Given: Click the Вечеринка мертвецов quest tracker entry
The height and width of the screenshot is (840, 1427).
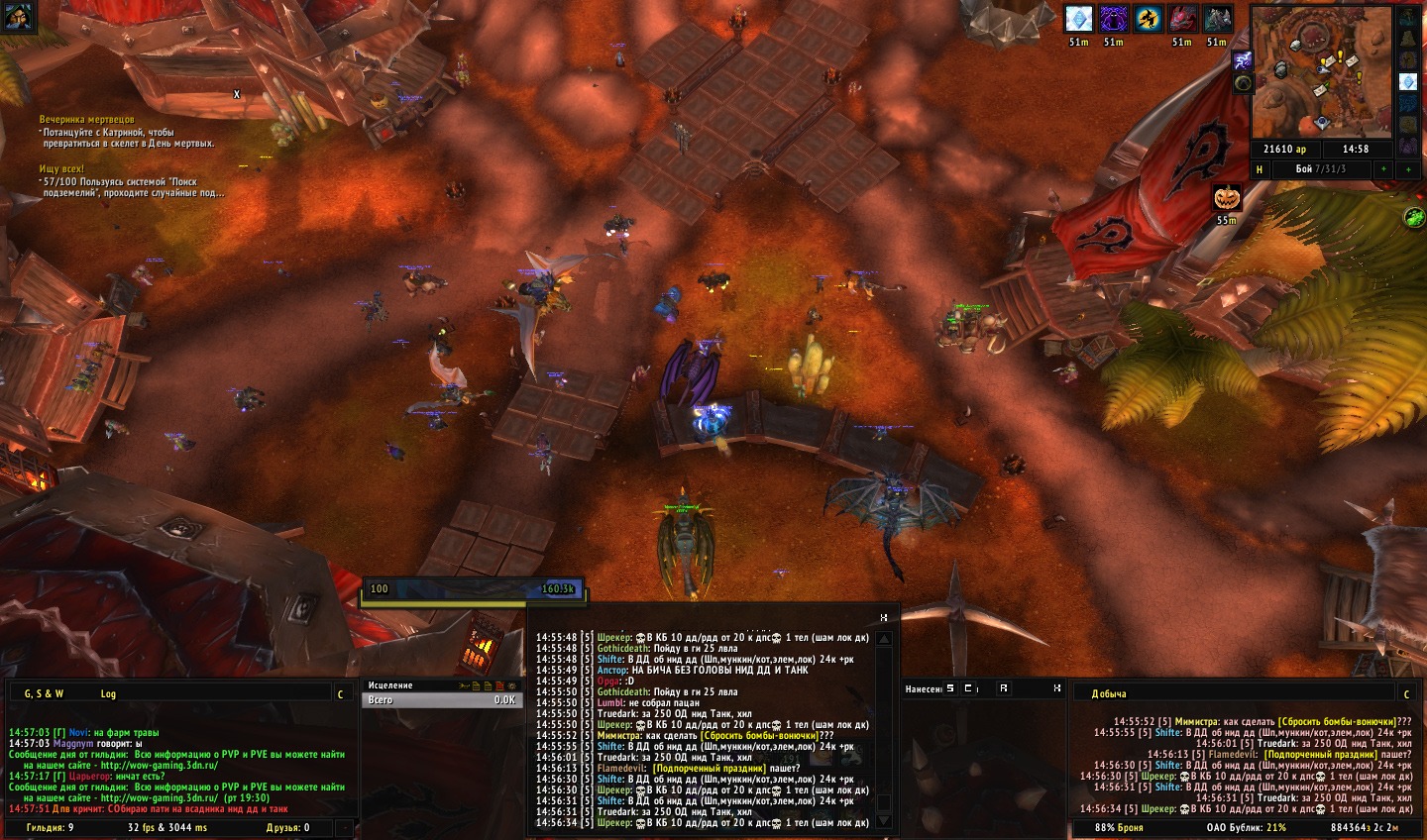Looking at the screenshot, I should (87, 120).
